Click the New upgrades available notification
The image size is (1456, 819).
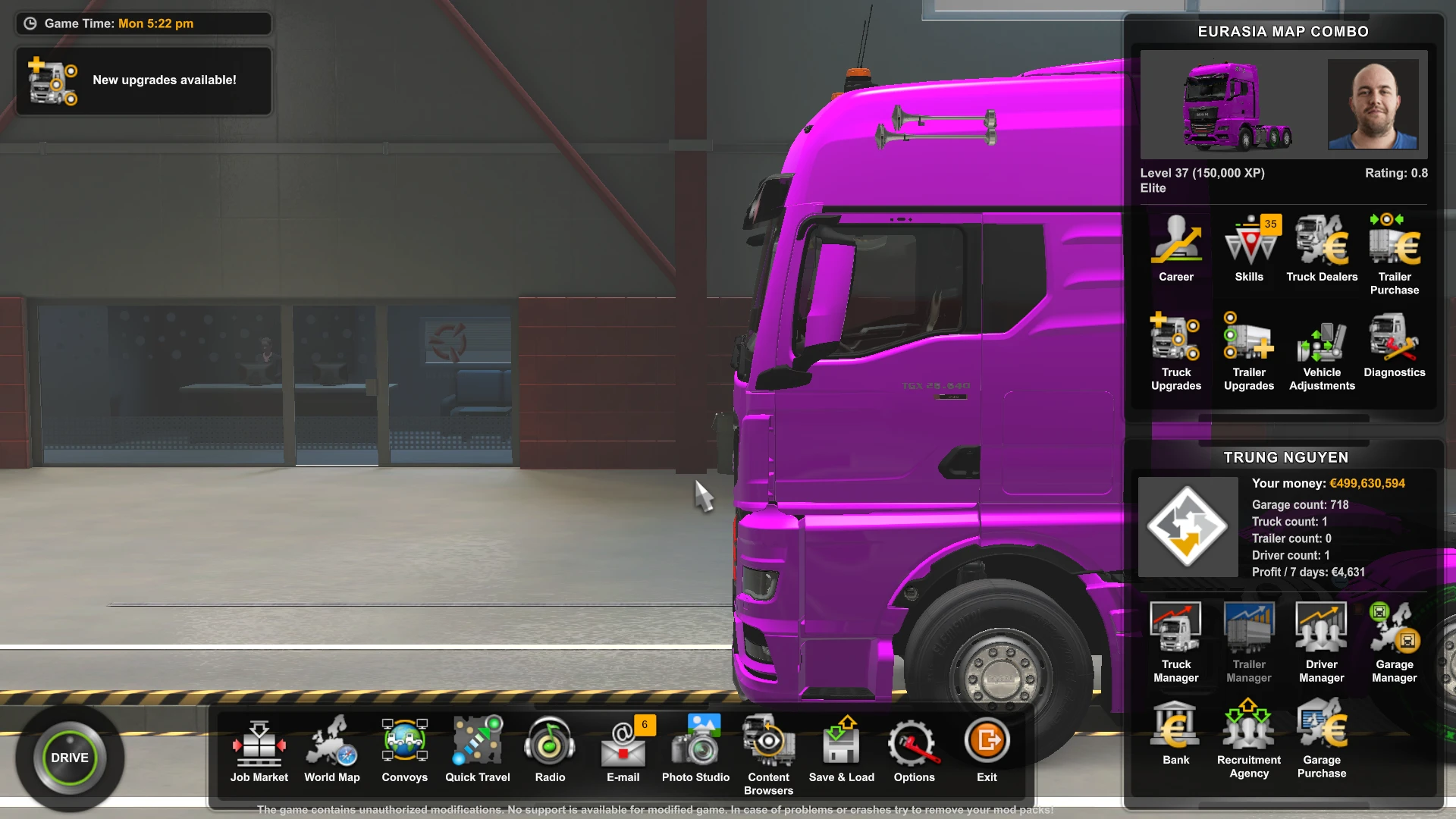[143, 80]
